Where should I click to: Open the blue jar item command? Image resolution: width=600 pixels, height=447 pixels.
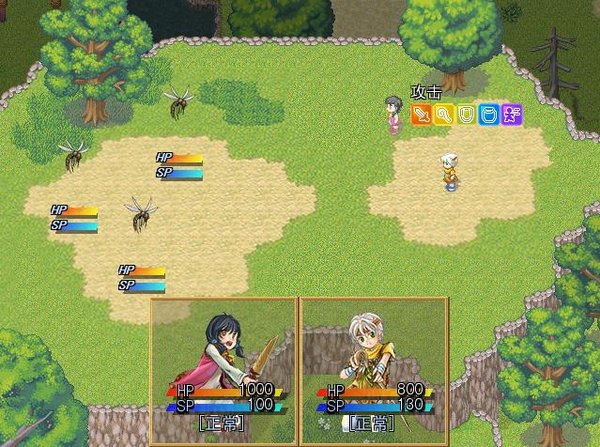click(489, 115)
